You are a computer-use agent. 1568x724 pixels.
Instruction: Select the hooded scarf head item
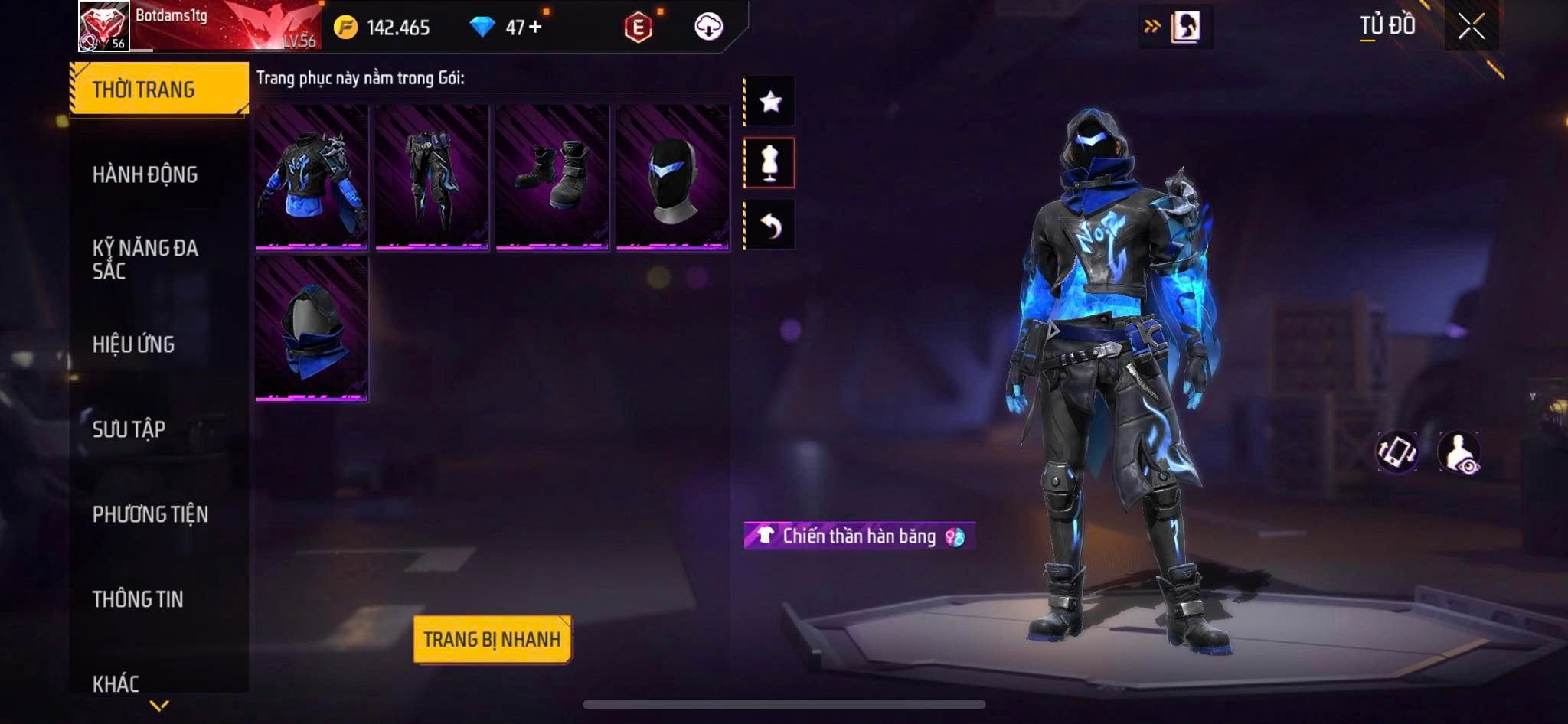tap(312, 328)
